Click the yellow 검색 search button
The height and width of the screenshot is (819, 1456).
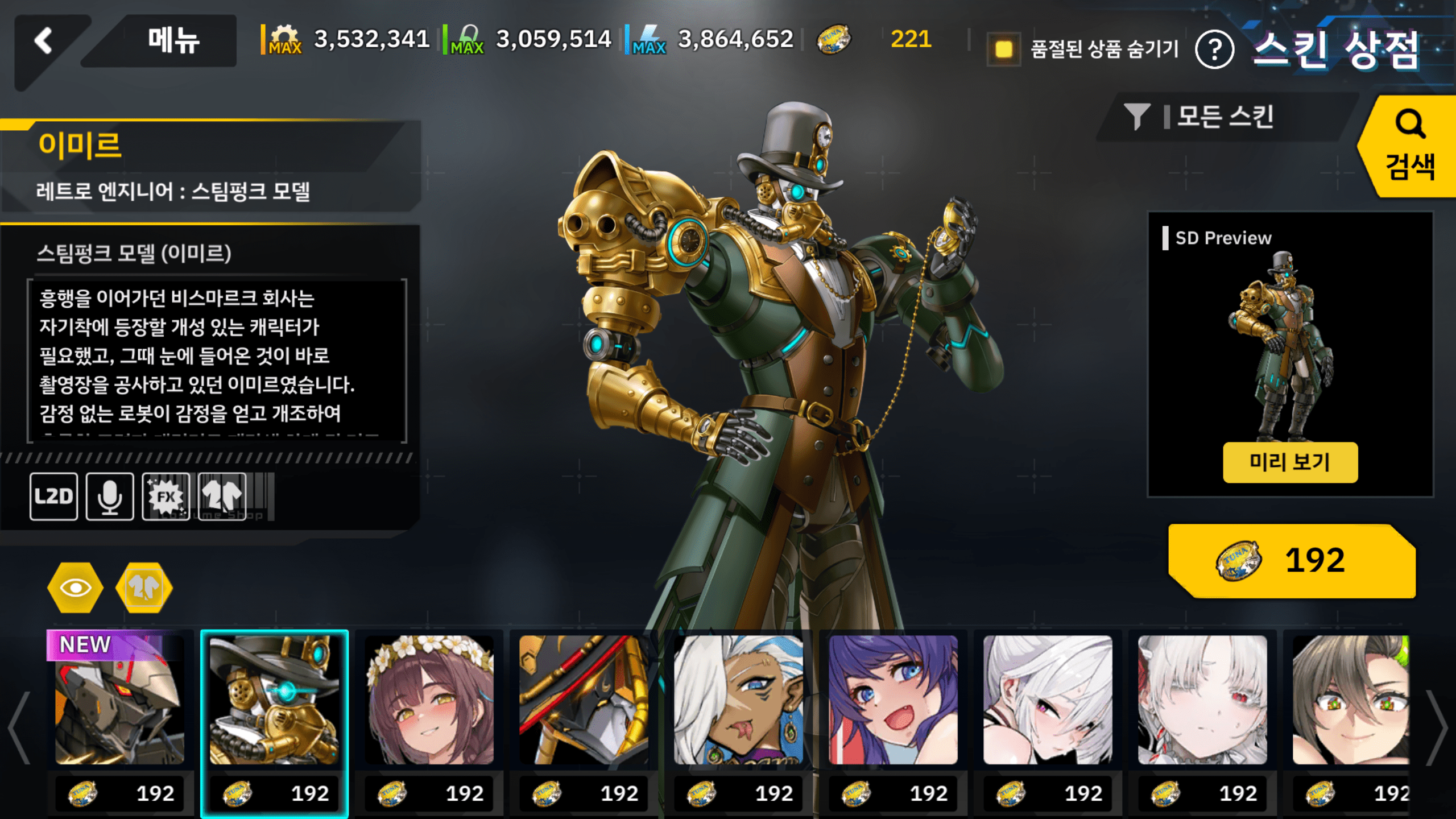[x=1409, y=147]
